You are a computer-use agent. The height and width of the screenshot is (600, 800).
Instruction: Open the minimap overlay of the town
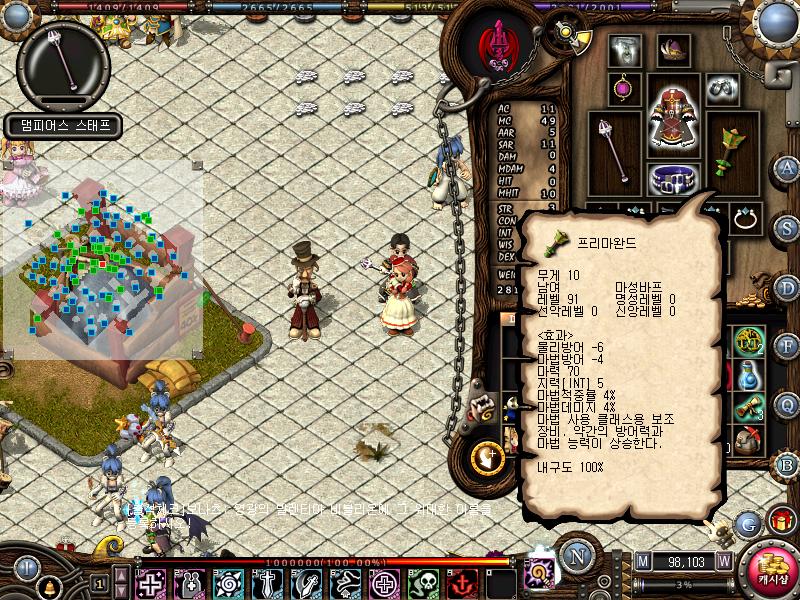(102, 260)
